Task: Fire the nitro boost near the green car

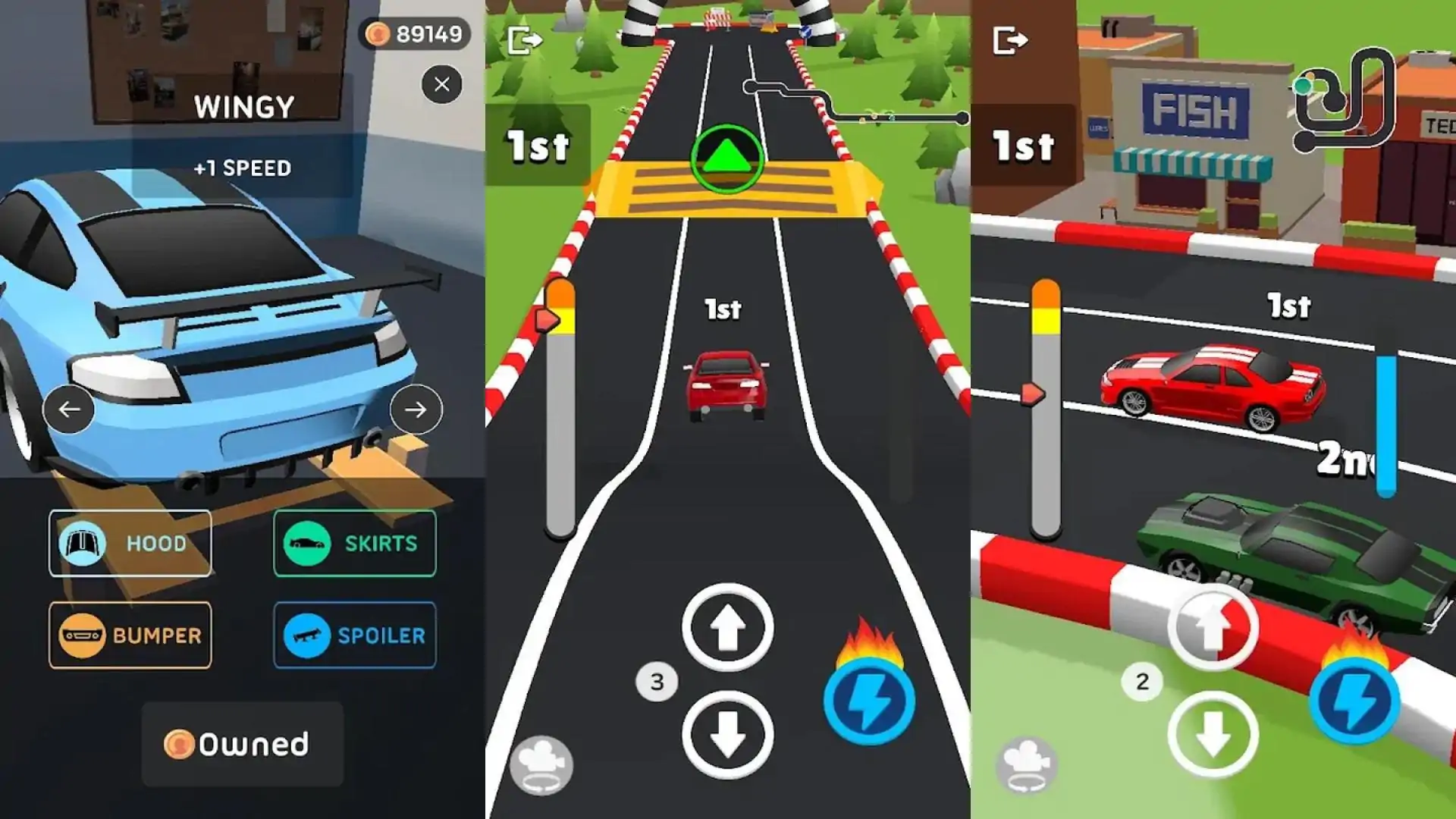Action: tap(1354, 700)
